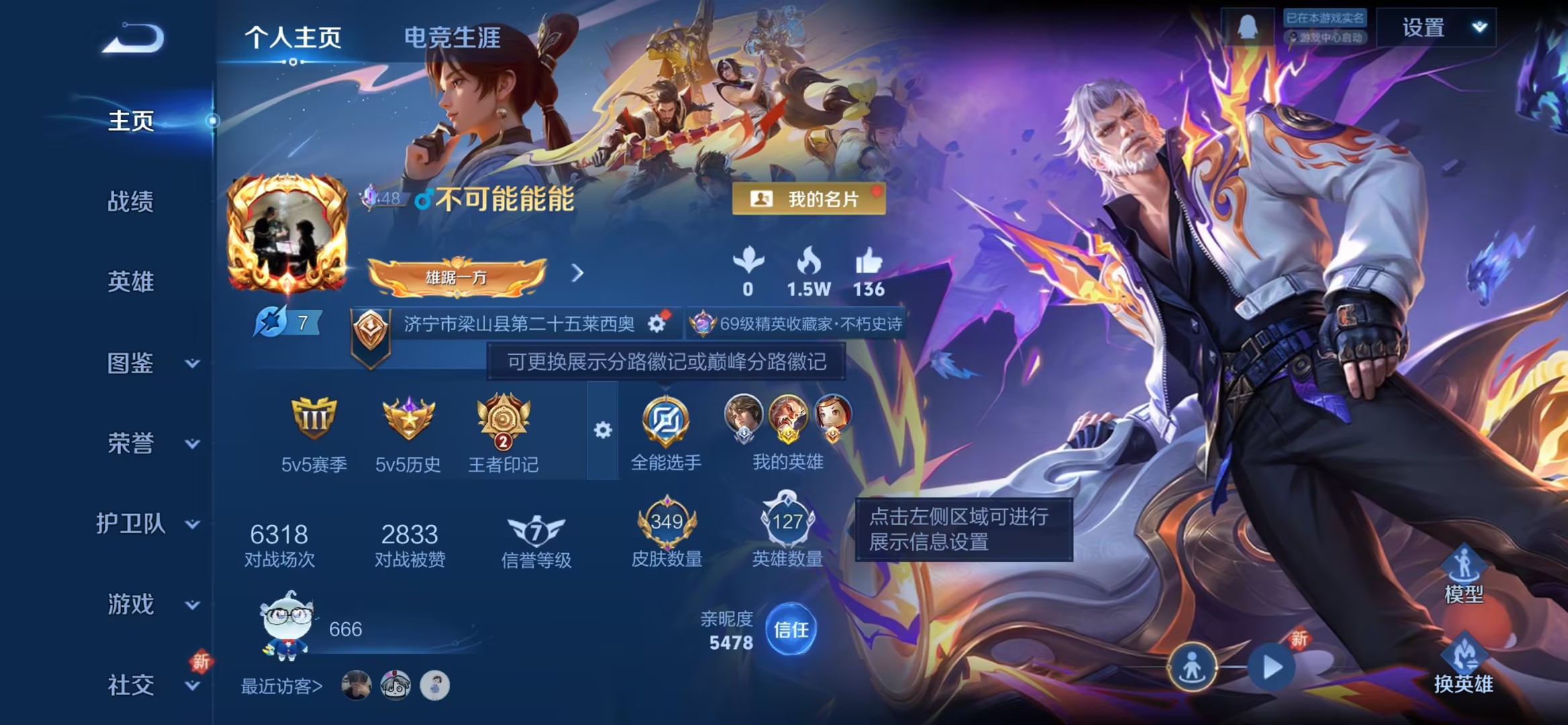Screen dimensions: 1568x725
Task: Open the 皮肤数量 349 skins icon
Action: pos(667,520)
